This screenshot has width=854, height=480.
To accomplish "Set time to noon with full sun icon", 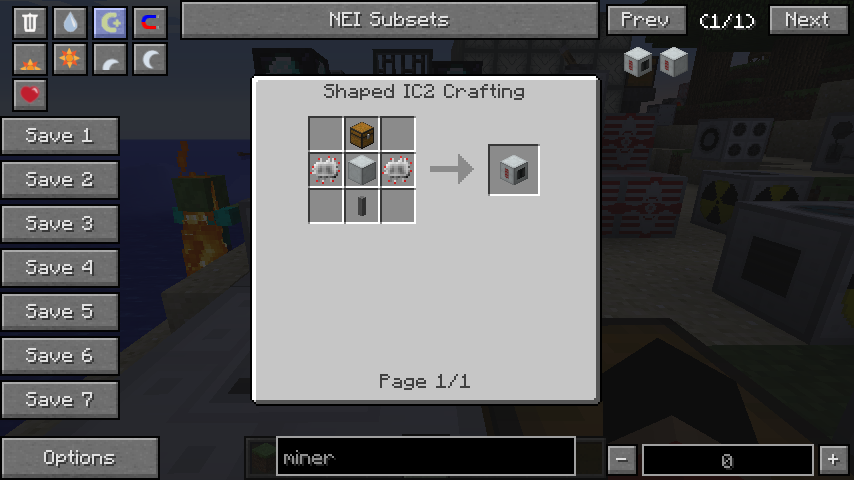I will [70, 60].
